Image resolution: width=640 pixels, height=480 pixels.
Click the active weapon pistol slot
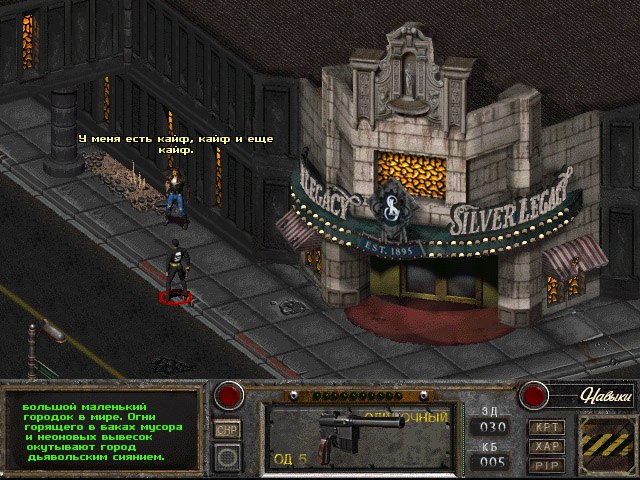click(x=357, y=437)
